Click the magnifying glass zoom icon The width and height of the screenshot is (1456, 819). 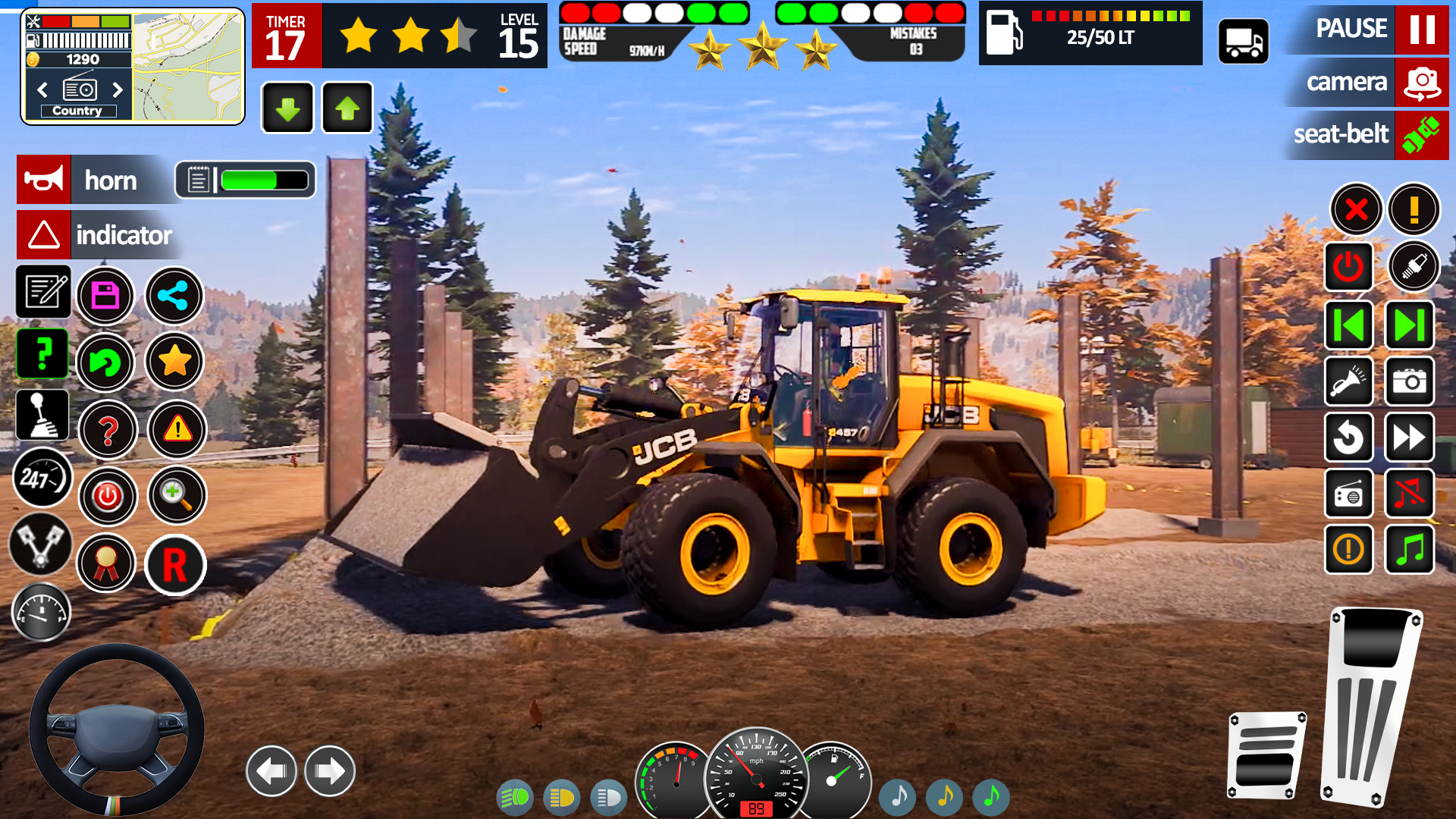(x=177, y=494)
